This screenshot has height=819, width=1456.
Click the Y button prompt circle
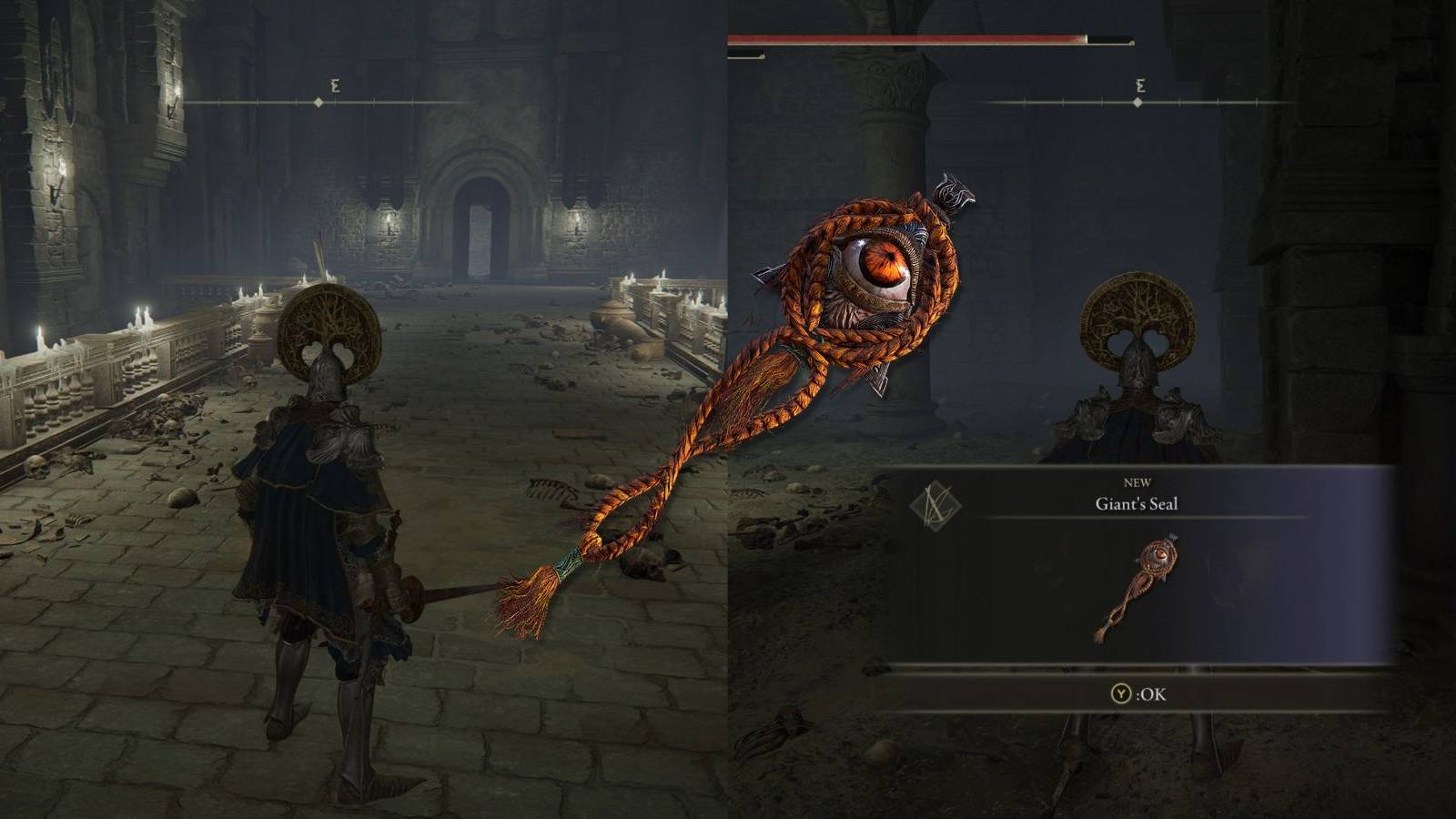point(1121,693)
